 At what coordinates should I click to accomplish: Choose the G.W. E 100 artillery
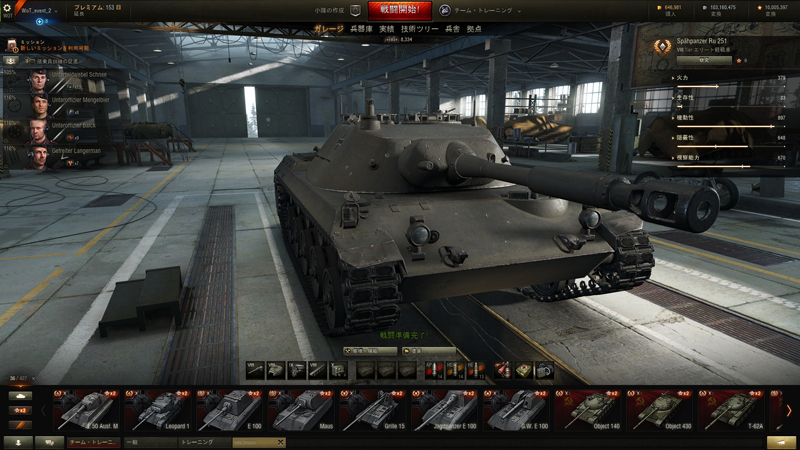pos(516,410)
